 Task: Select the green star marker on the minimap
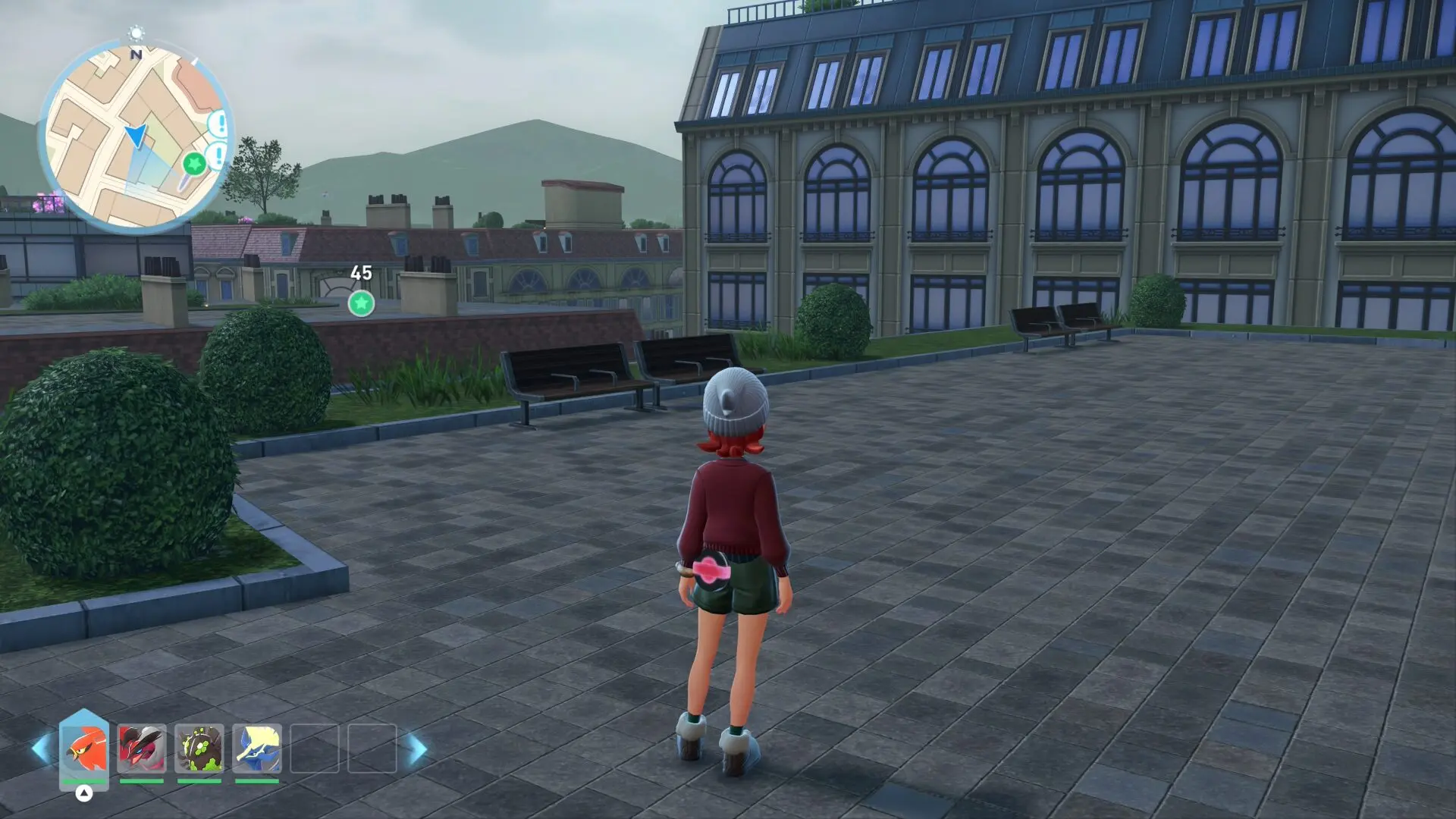click(195, 163)
